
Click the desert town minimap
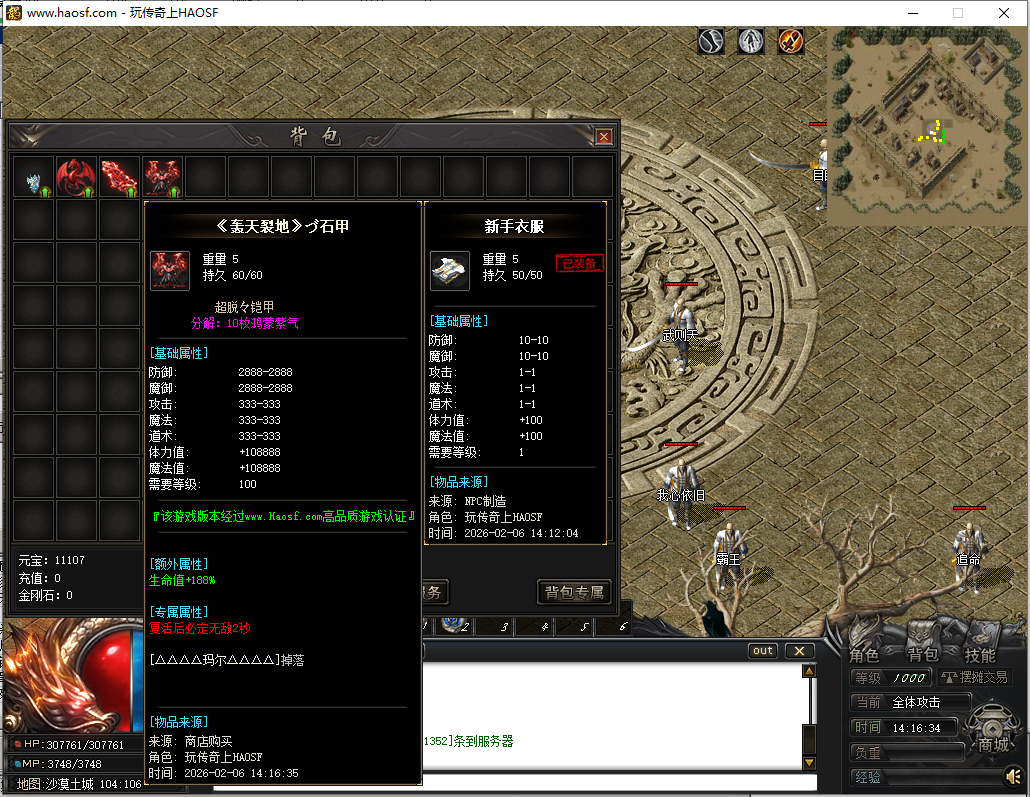(x=927, y=126)
